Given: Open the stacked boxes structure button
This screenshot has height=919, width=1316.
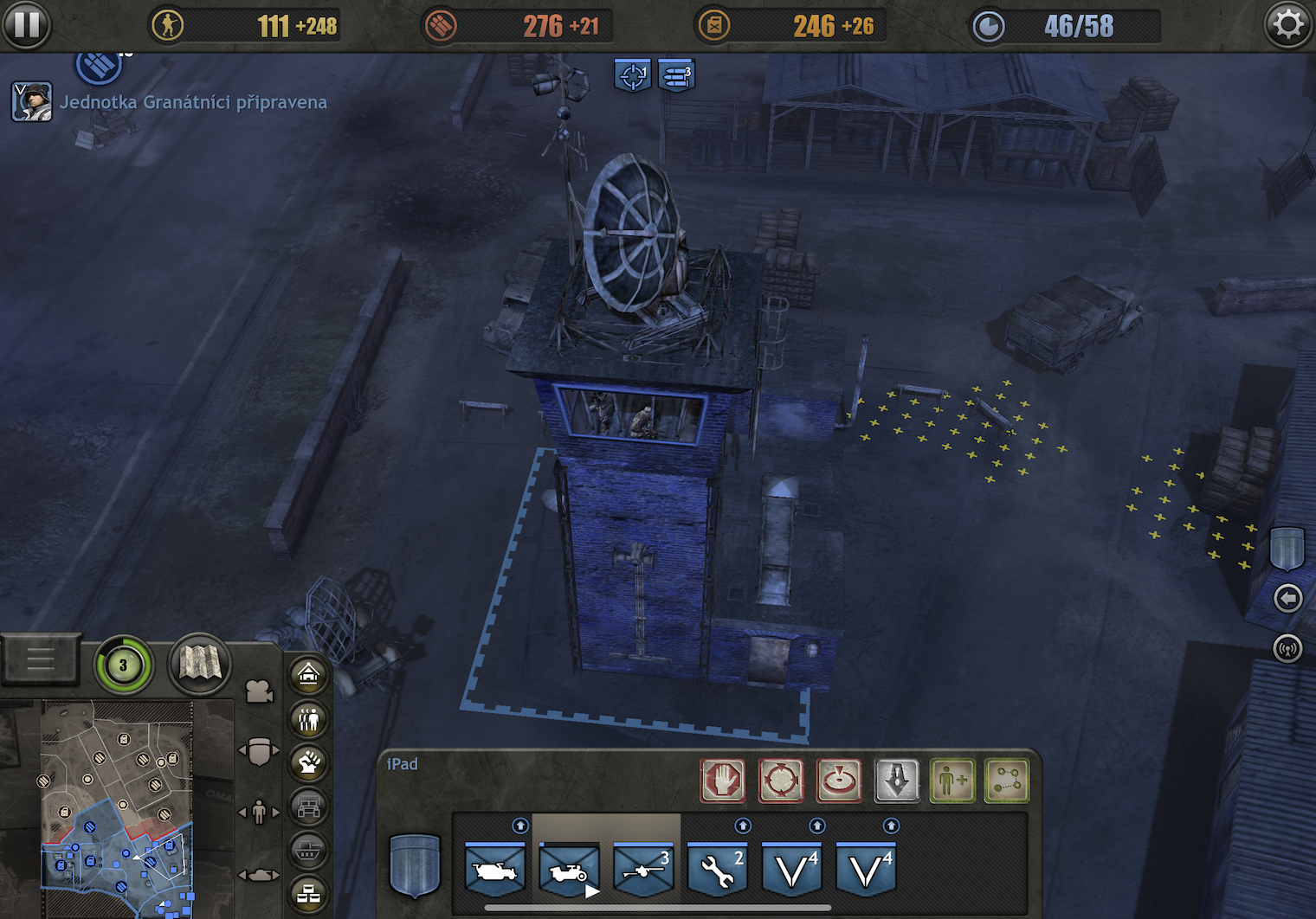Looking at the screenshot, I should tap(309, 895).
